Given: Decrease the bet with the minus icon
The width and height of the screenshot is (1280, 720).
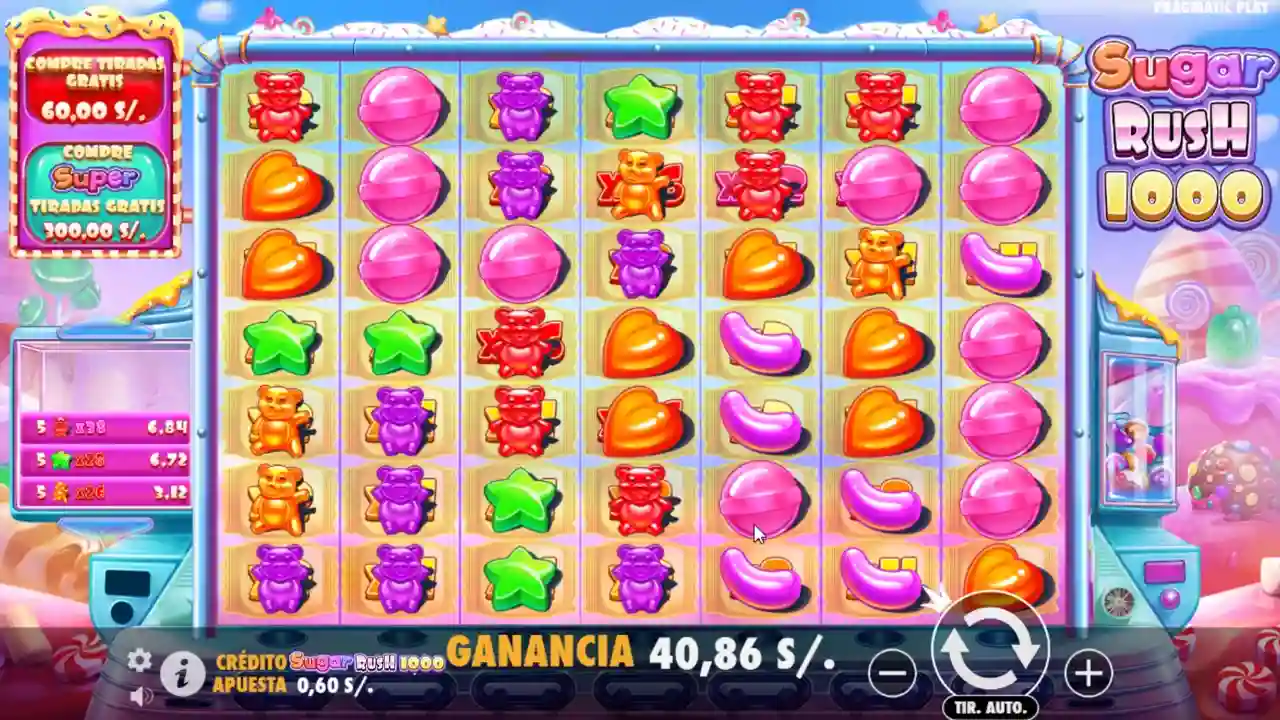Looking at the screenshot, I should 893,672.
